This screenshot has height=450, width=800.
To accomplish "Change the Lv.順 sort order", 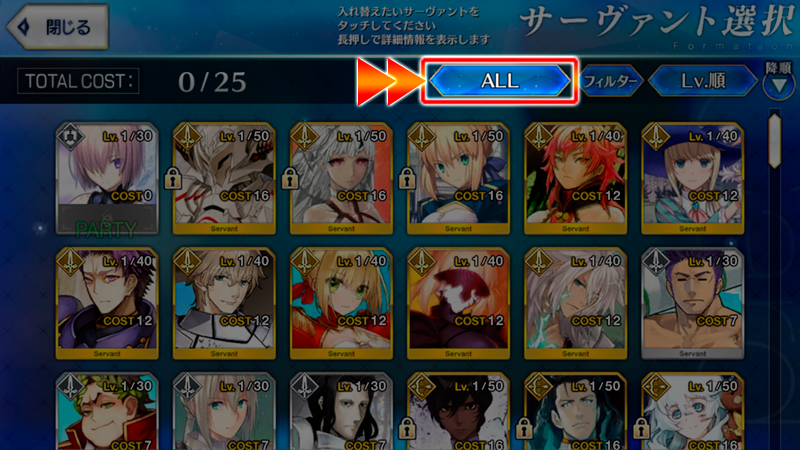I will coord(703,81).
